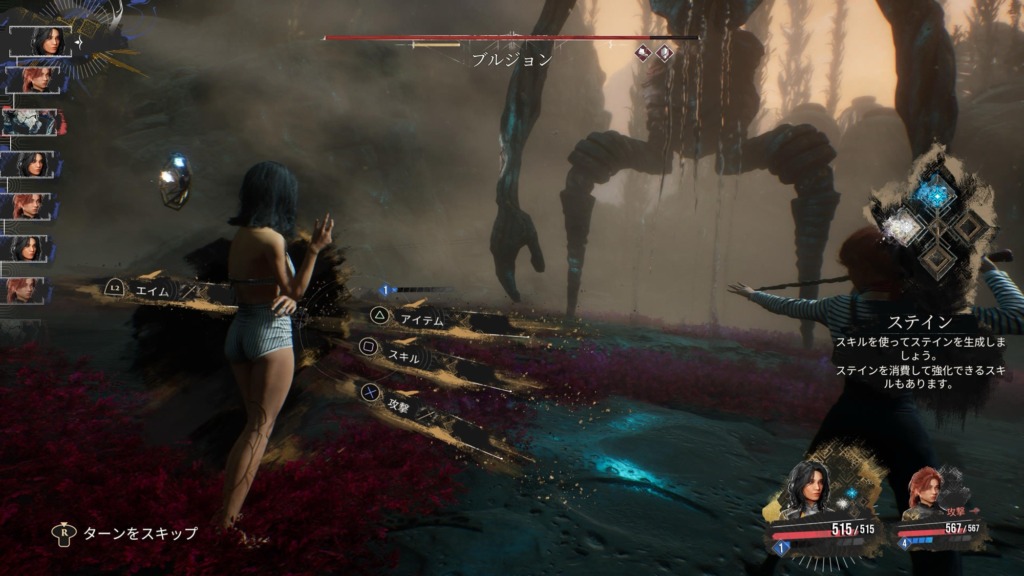
Task: Click the enemy portrait in the turn order
Action: [x=37, y=122]
